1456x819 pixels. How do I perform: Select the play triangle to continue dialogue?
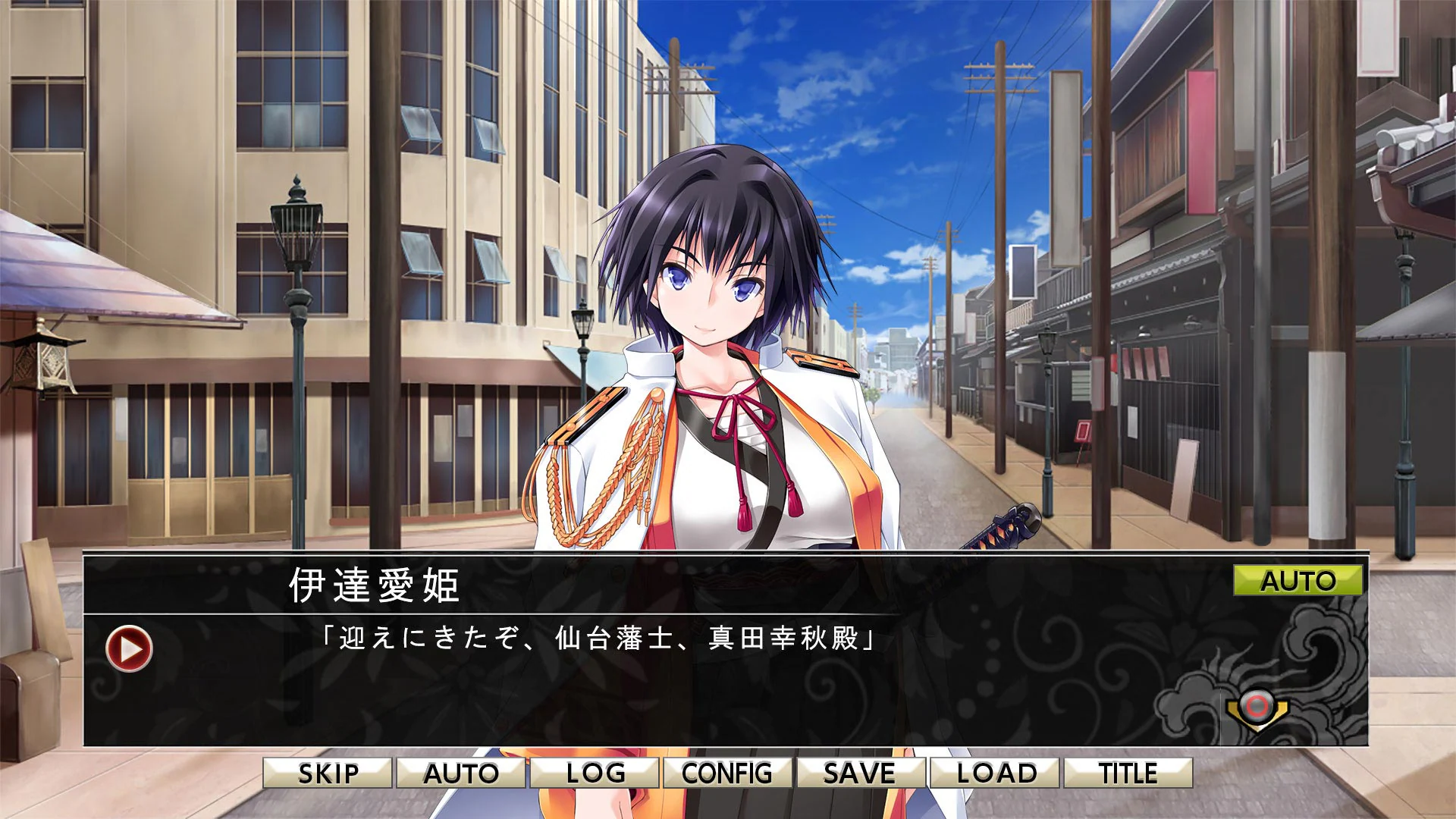(x=127, y=650)
